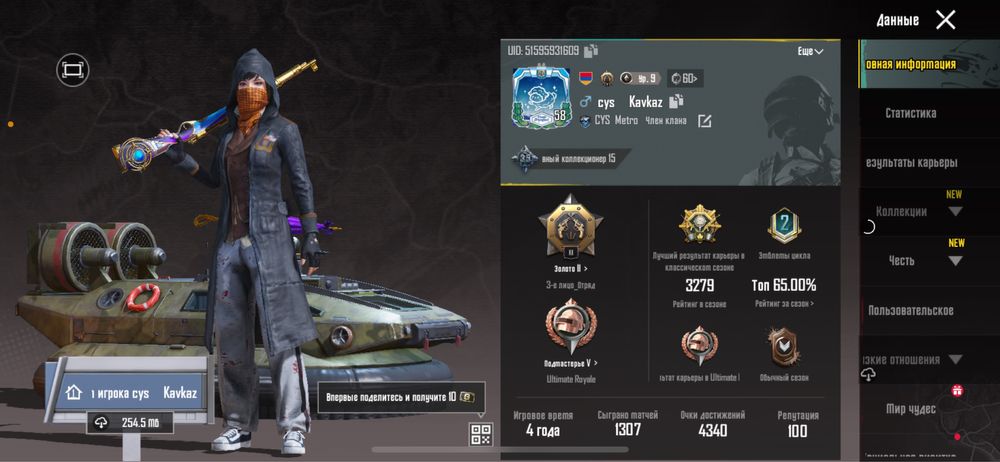1000x462 pixels.
Task: View the Подмастерье V Ultimate Royale rank
Action: pyautogui.click(x=572, y=335)
